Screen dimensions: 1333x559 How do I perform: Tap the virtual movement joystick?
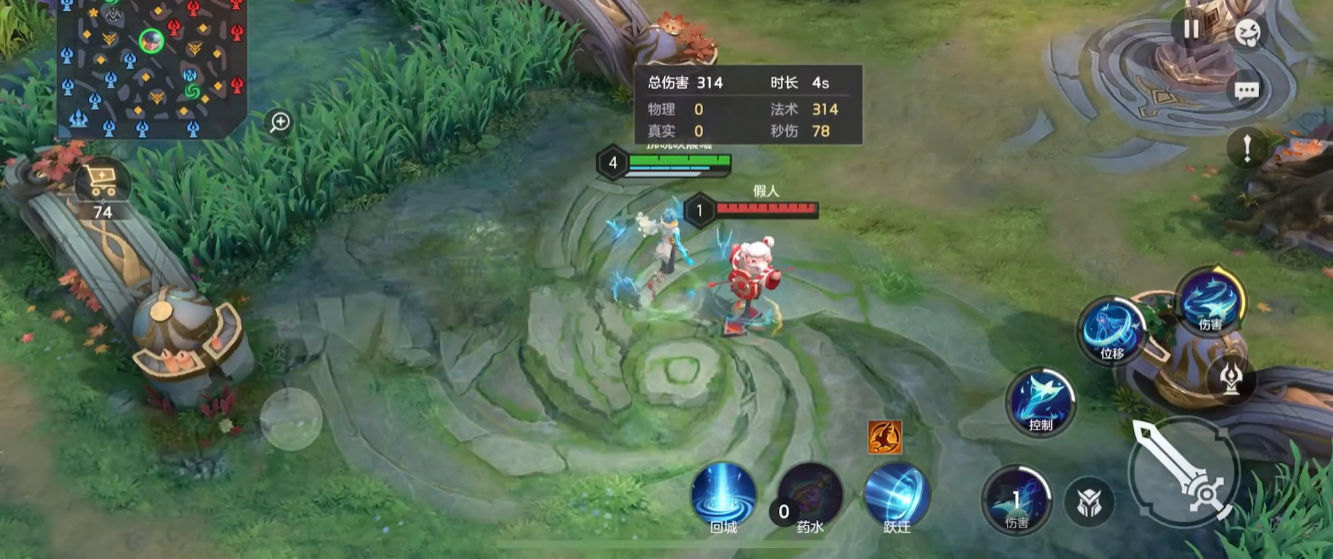291,419
